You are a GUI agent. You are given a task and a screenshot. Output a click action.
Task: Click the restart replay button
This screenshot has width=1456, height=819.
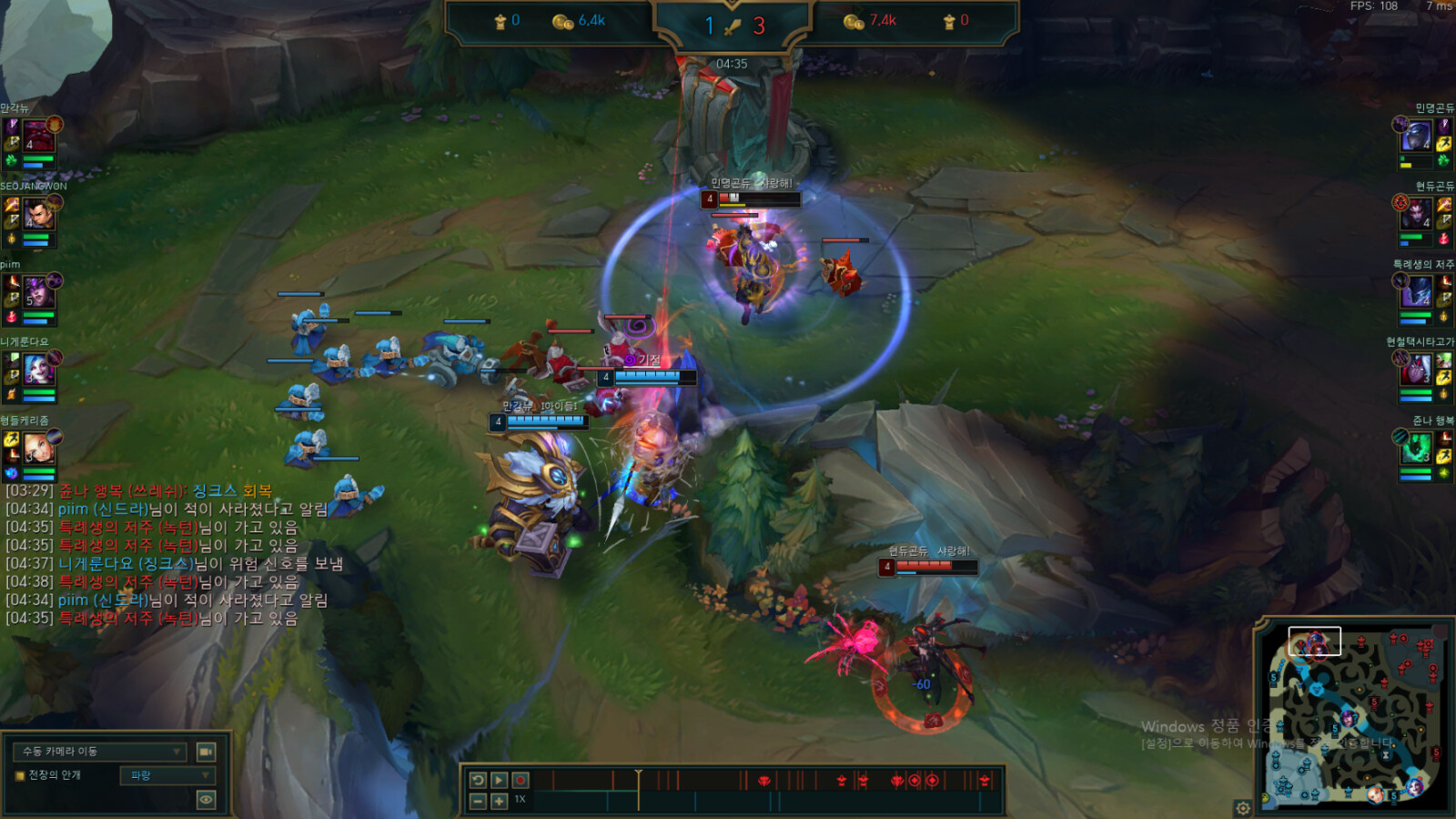click(x=479, y=780)
